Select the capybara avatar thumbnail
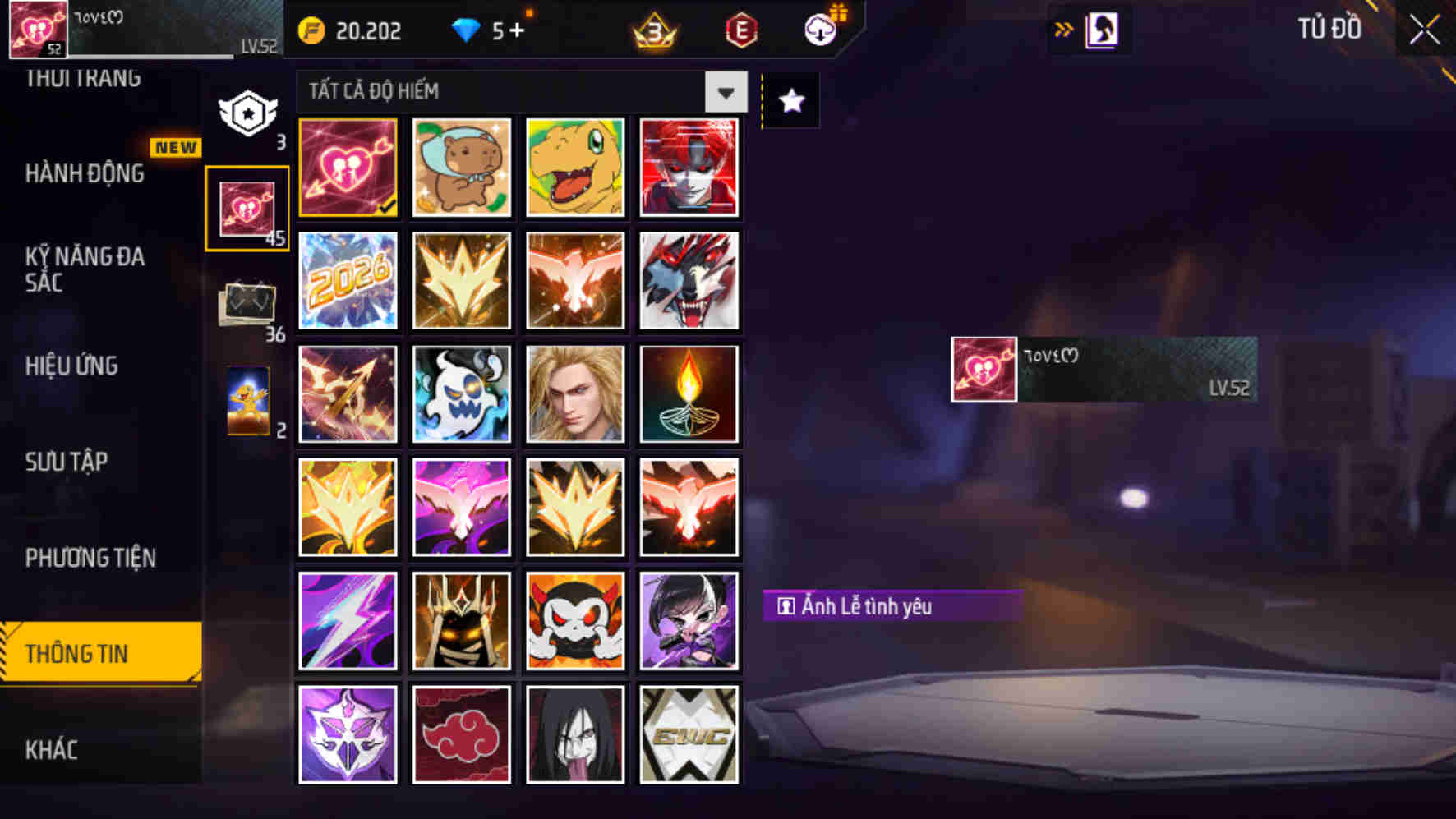The image size is (1456, 819). [x=461, y=168]
